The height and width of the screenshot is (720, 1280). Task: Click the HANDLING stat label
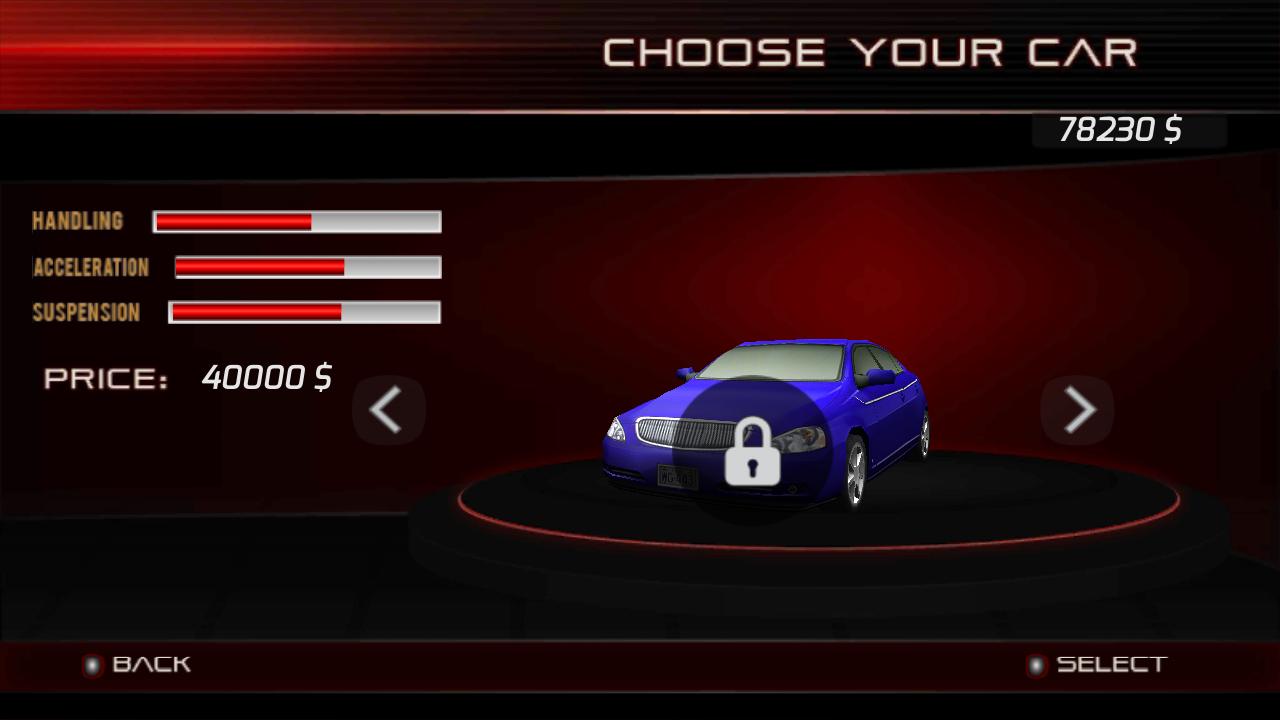pyautogui.click(x=77, y=221)
